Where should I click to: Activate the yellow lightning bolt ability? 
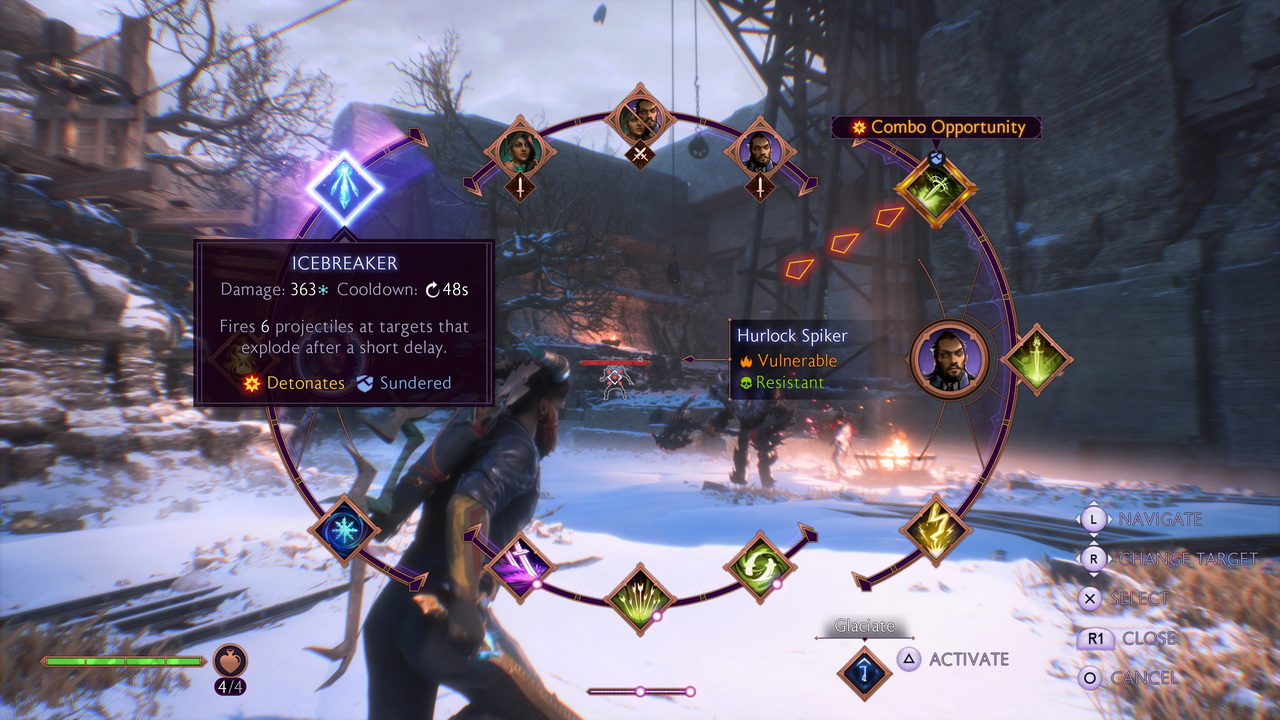pos(936,529)
